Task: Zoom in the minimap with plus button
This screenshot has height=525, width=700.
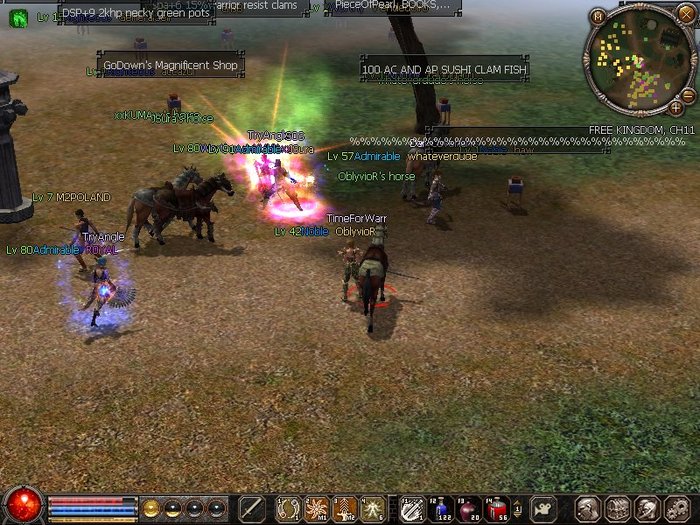Action: tap(677, 106)
